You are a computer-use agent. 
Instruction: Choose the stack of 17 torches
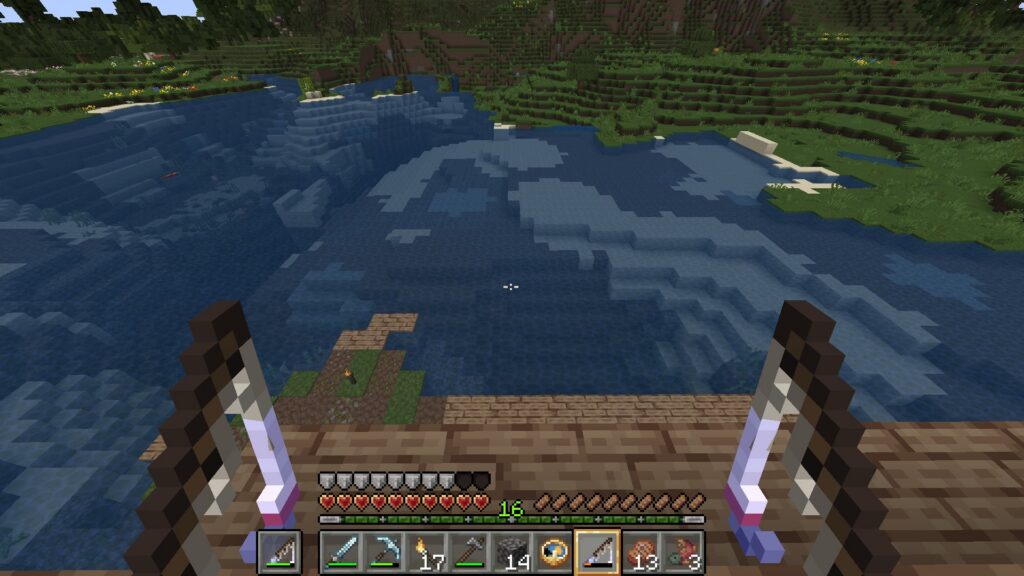(427, 551)
